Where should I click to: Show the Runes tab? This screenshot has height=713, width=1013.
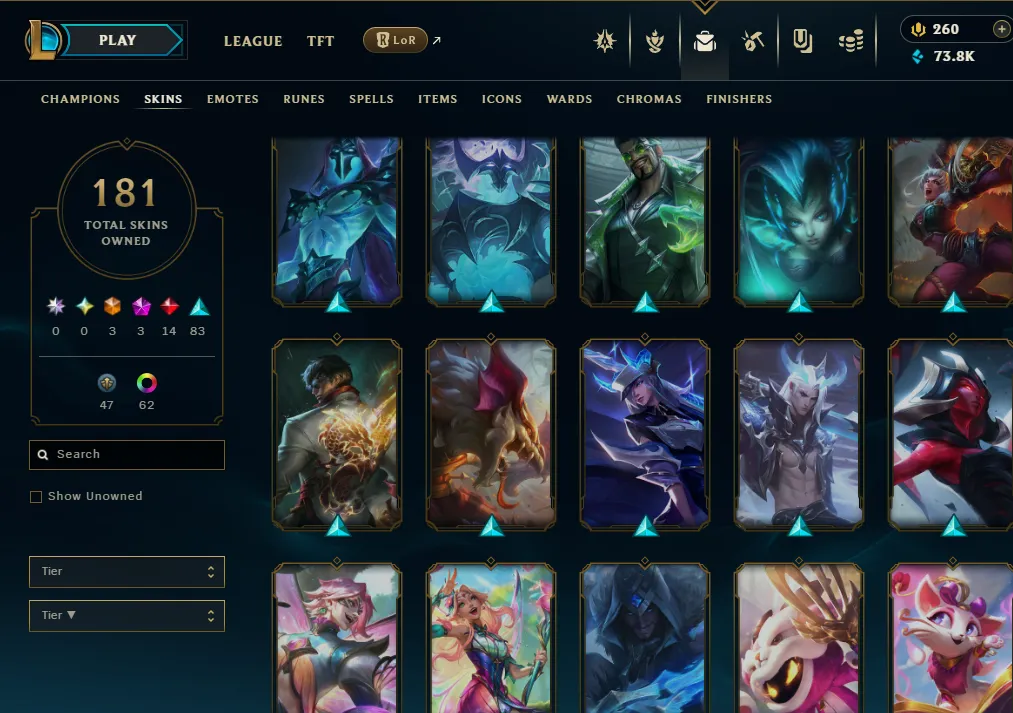304,99
